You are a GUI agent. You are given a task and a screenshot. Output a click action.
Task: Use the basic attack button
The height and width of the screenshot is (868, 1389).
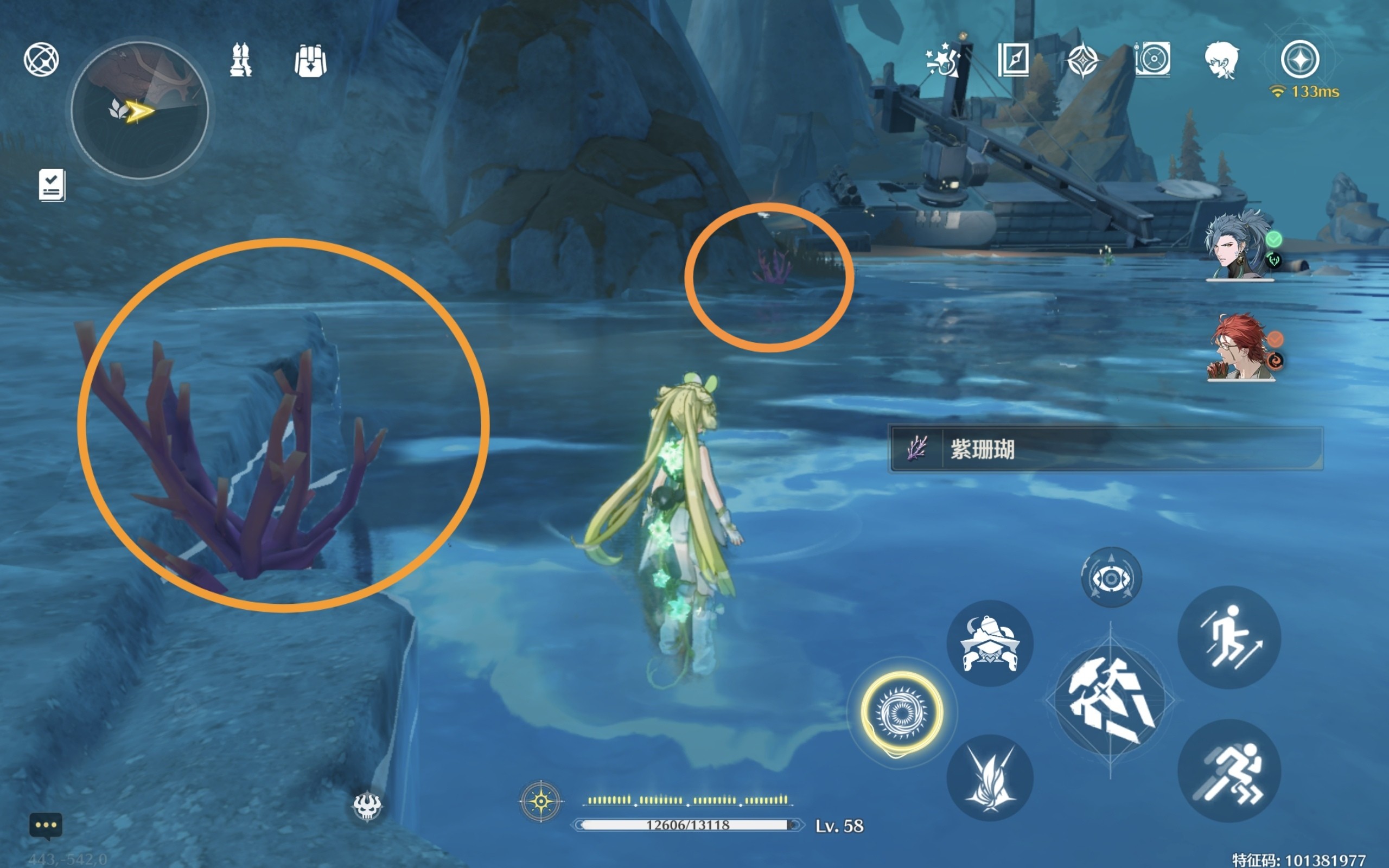pyautogui.click(x=1110, y=701)
